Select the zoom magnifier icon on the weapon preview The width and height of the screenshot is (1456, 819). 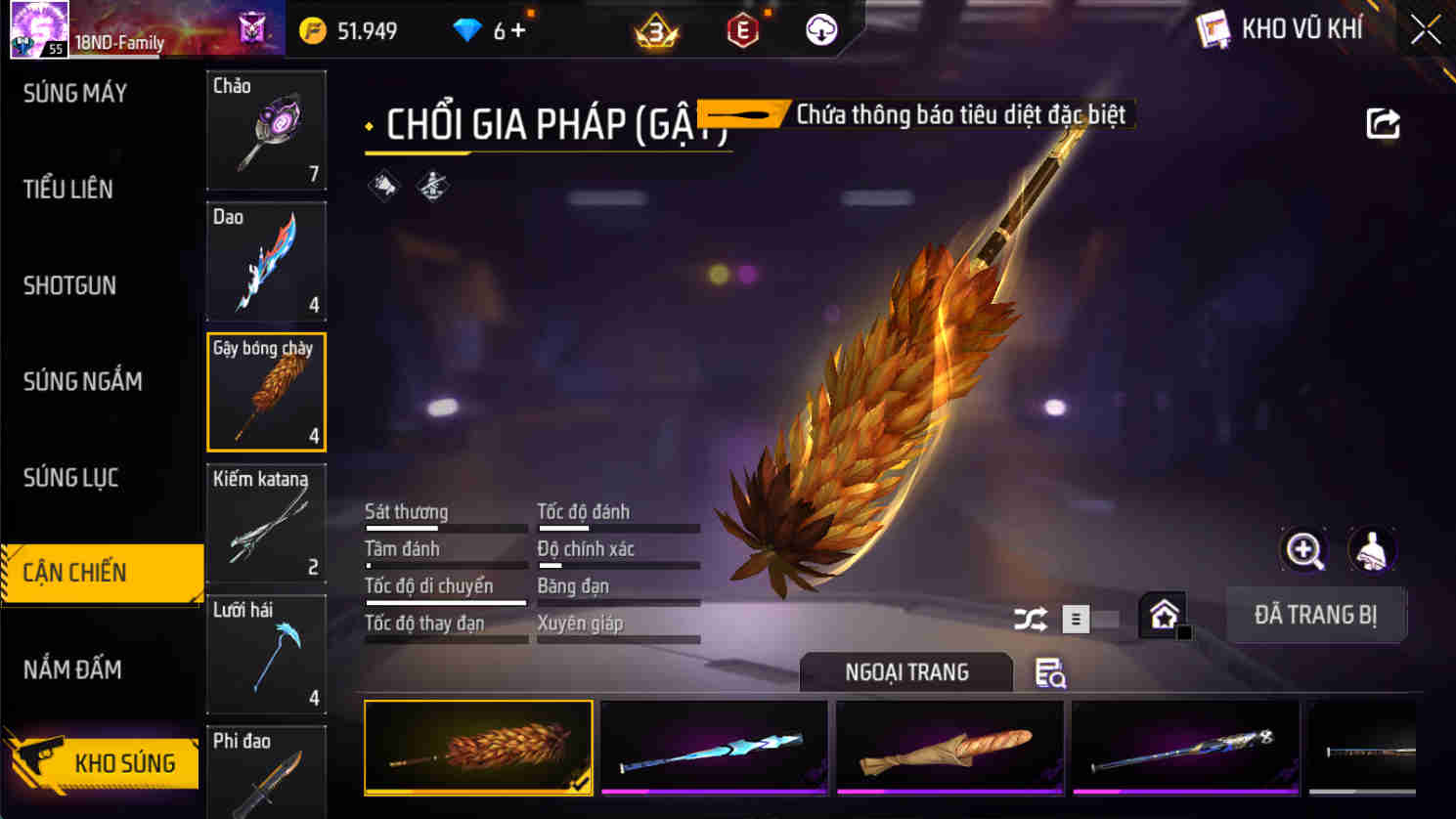(x=1304, y=550)
